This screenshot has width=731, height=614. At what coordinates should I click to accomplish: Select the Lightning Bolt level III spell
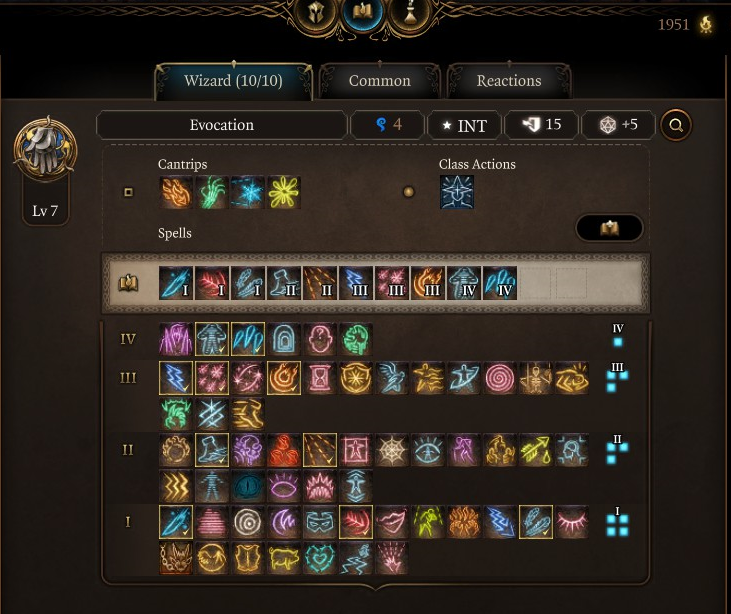click(x=176, y=378)
